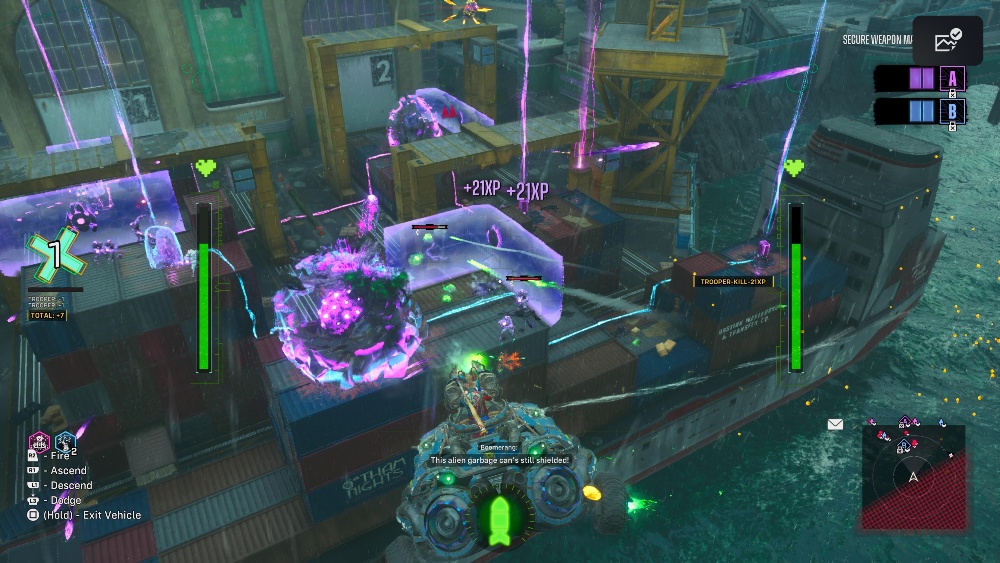Select the purple A objective marker

coord(951,79)
